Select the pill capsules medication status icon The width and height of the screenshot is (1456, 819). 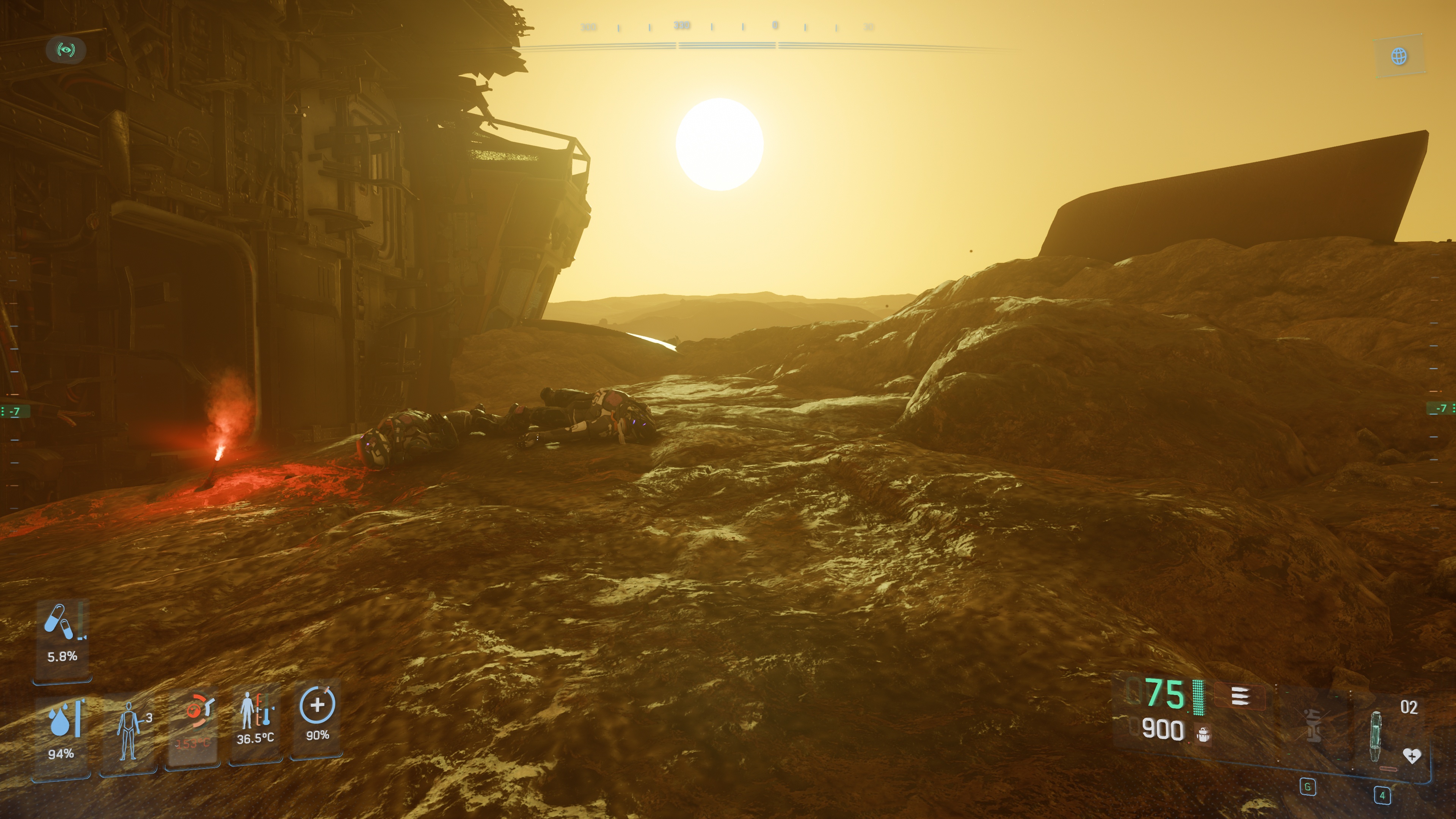tap(60, 621)
